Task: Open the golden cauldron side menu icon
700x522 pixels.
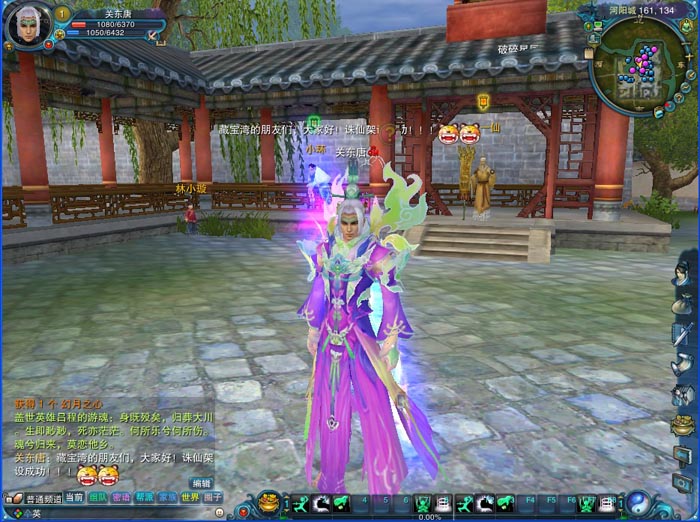Action: pos(683,425)
